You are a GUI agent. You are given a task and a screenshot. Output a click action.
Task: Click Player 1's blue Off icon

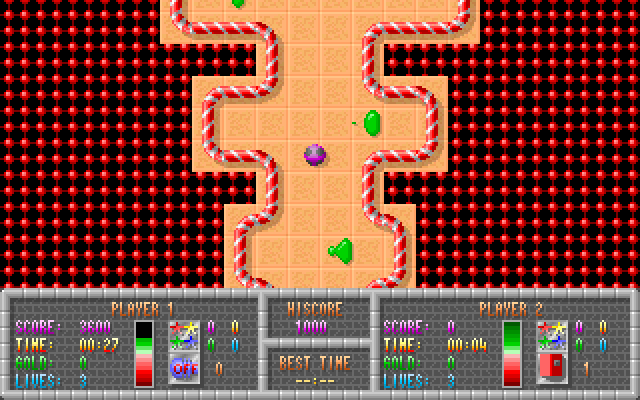(183, 367)
